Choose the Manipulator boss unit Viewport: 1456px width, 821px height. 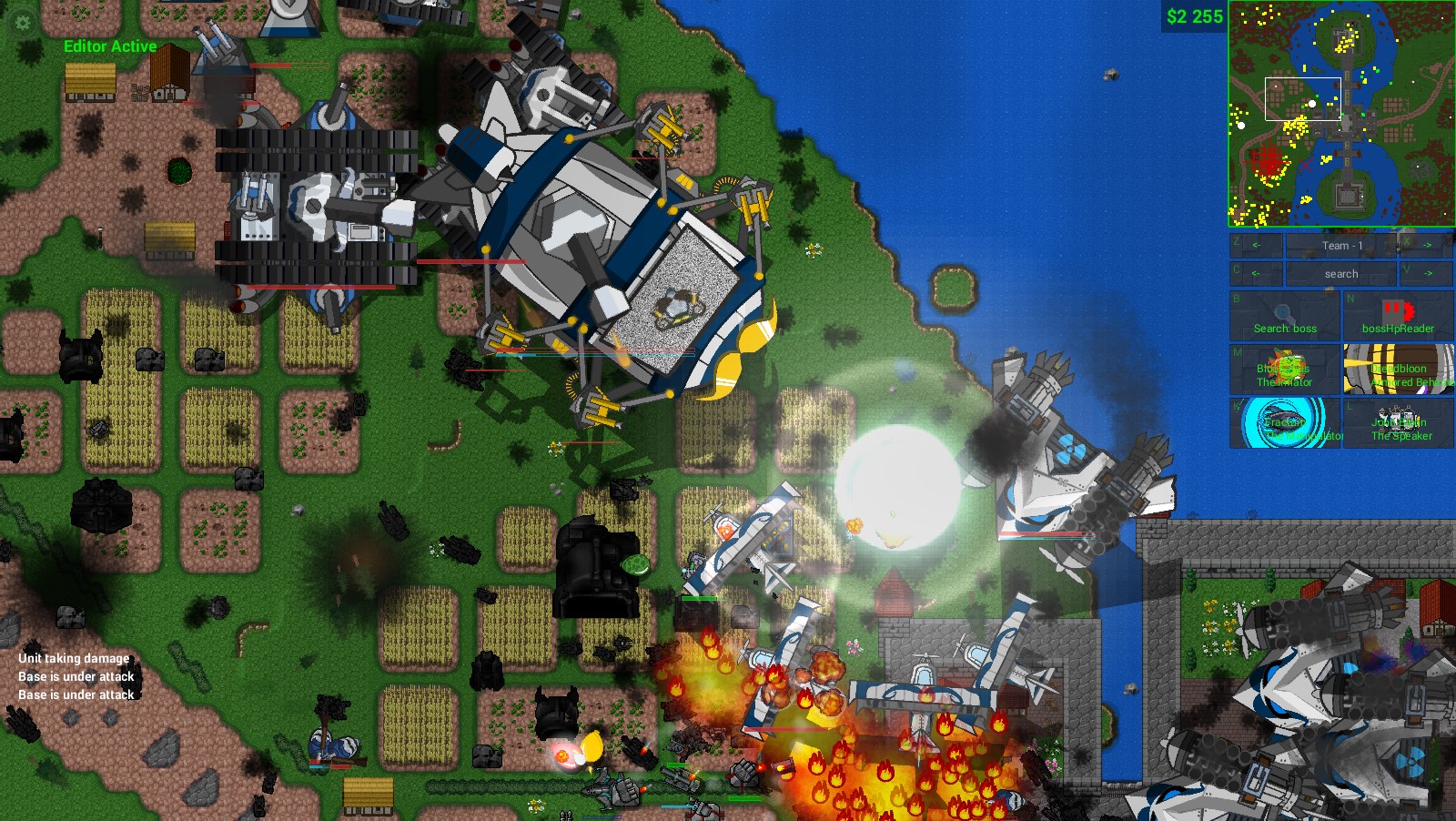point(1285,423)
